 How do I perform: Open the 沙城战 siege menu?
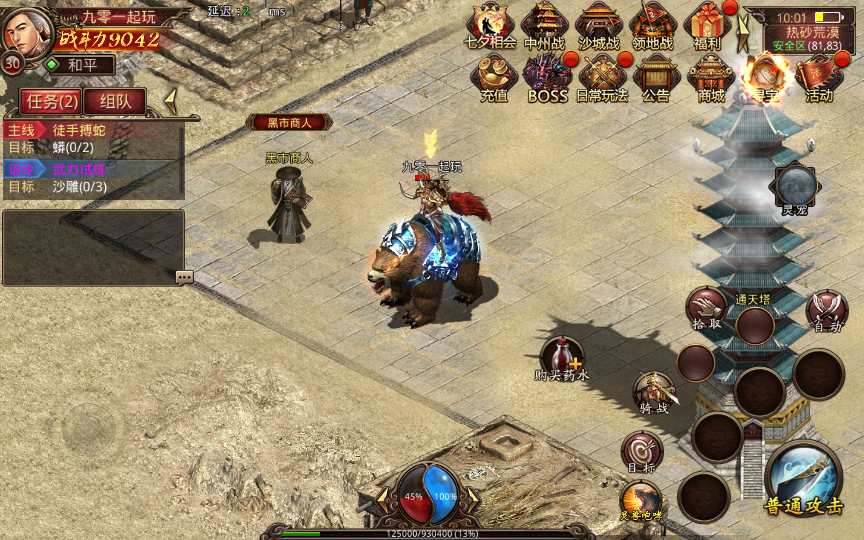pyautogui.click(x=599, y=24)
